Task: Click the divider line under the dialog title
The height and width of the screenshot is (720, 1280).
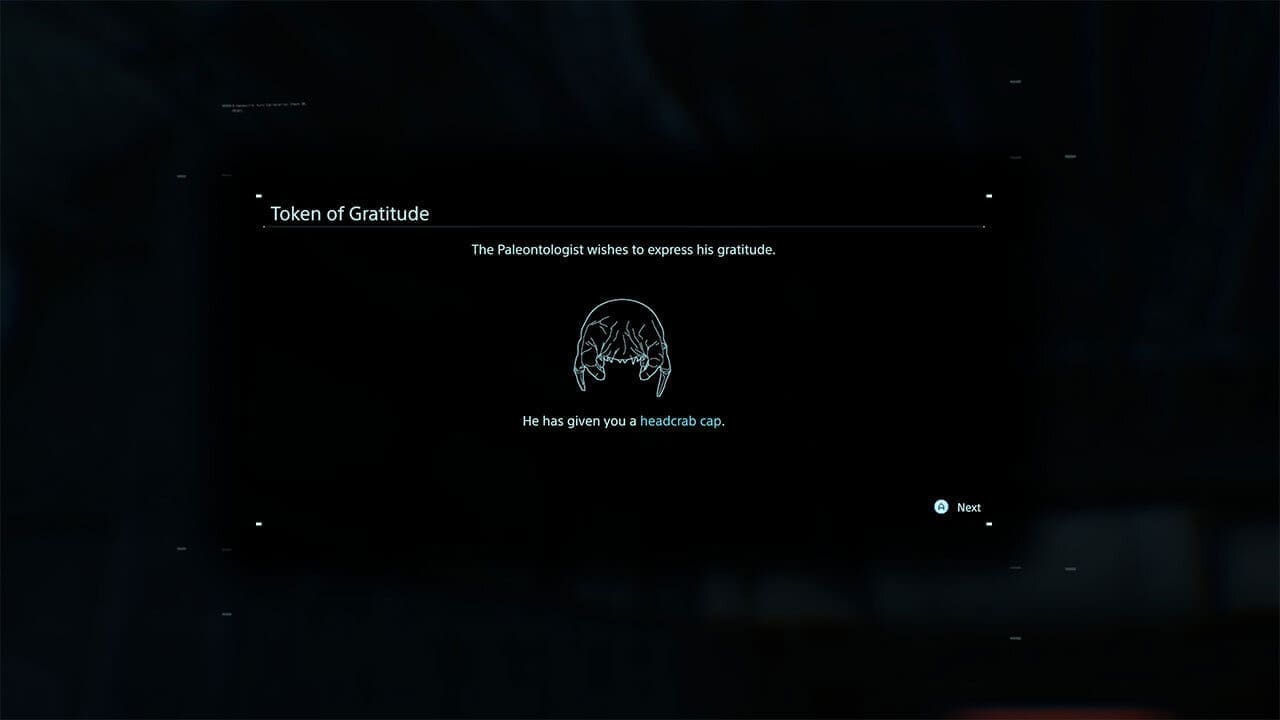Action: (x=623, y=228)
